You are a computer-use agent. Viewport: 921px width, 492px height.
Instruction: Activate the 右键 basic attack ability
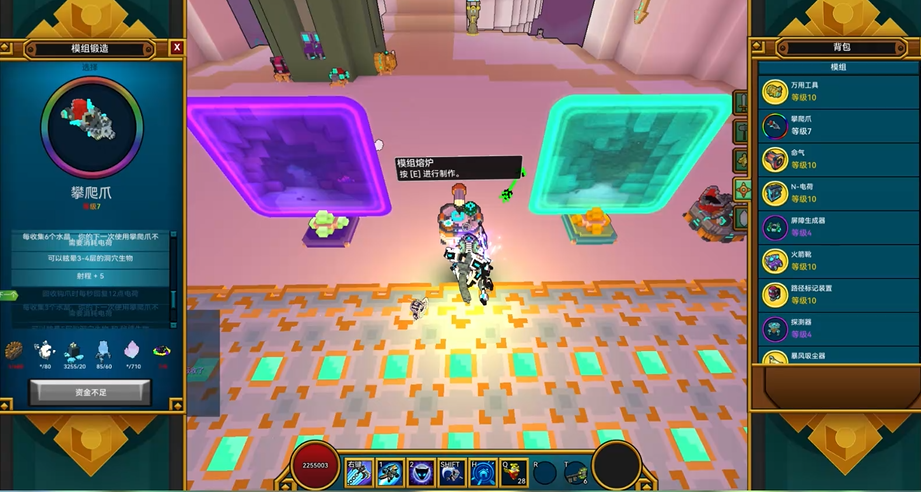point(359,473)
